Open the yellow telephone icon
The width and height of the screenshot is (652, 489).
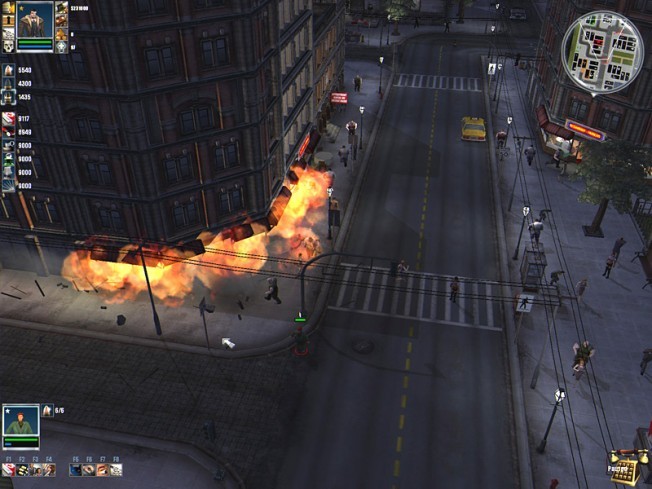(625, 468)
